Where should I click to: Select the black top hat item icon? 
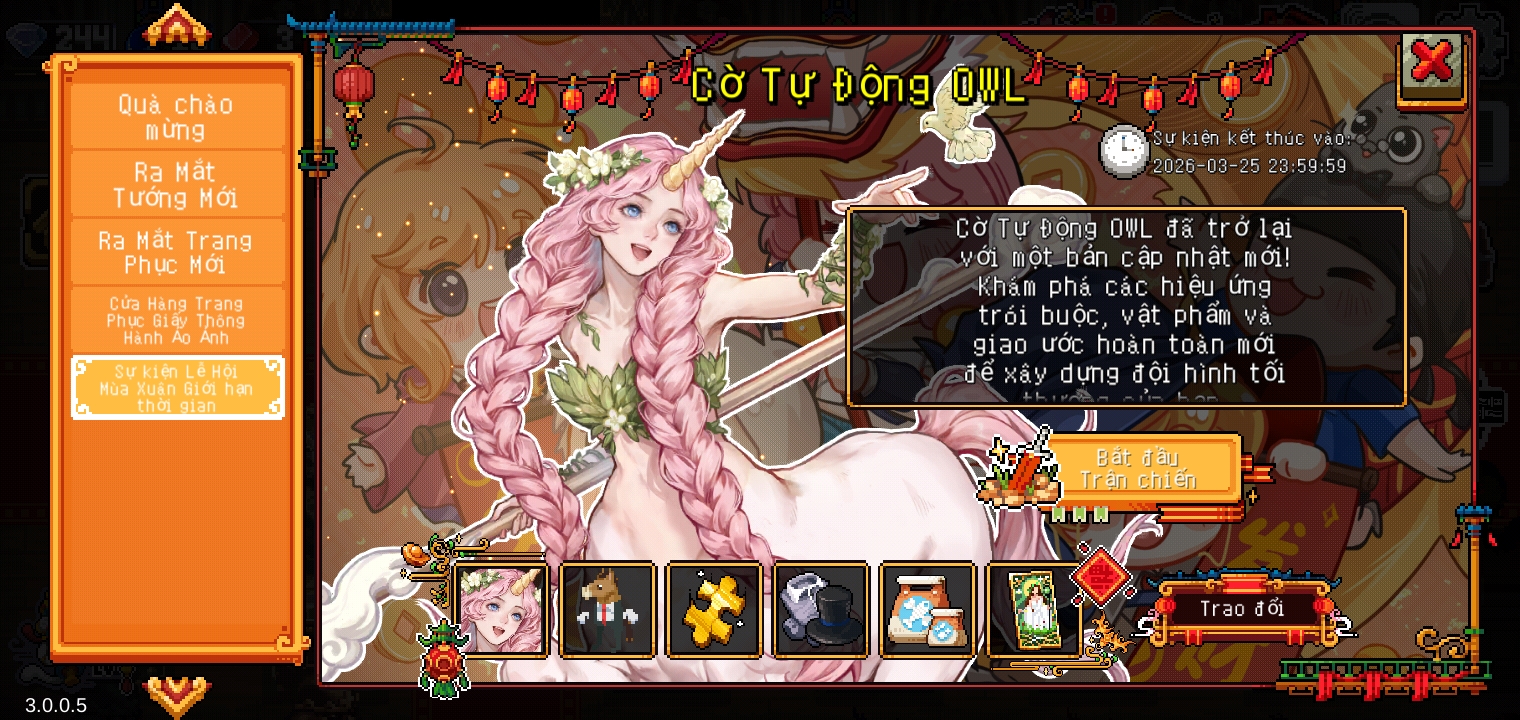(x=821, y=609)
